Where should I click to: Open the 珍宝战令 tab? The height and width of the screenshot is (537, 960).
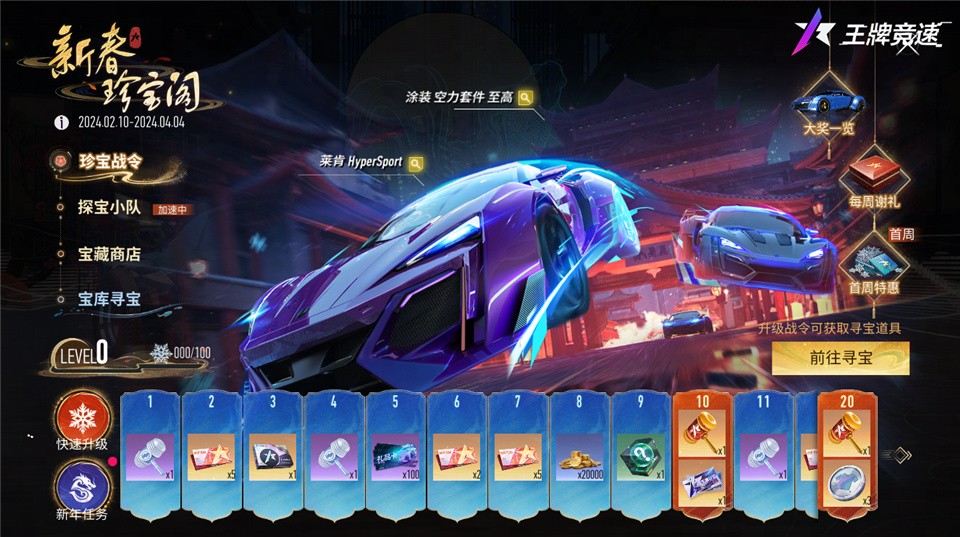click(108, 162)
